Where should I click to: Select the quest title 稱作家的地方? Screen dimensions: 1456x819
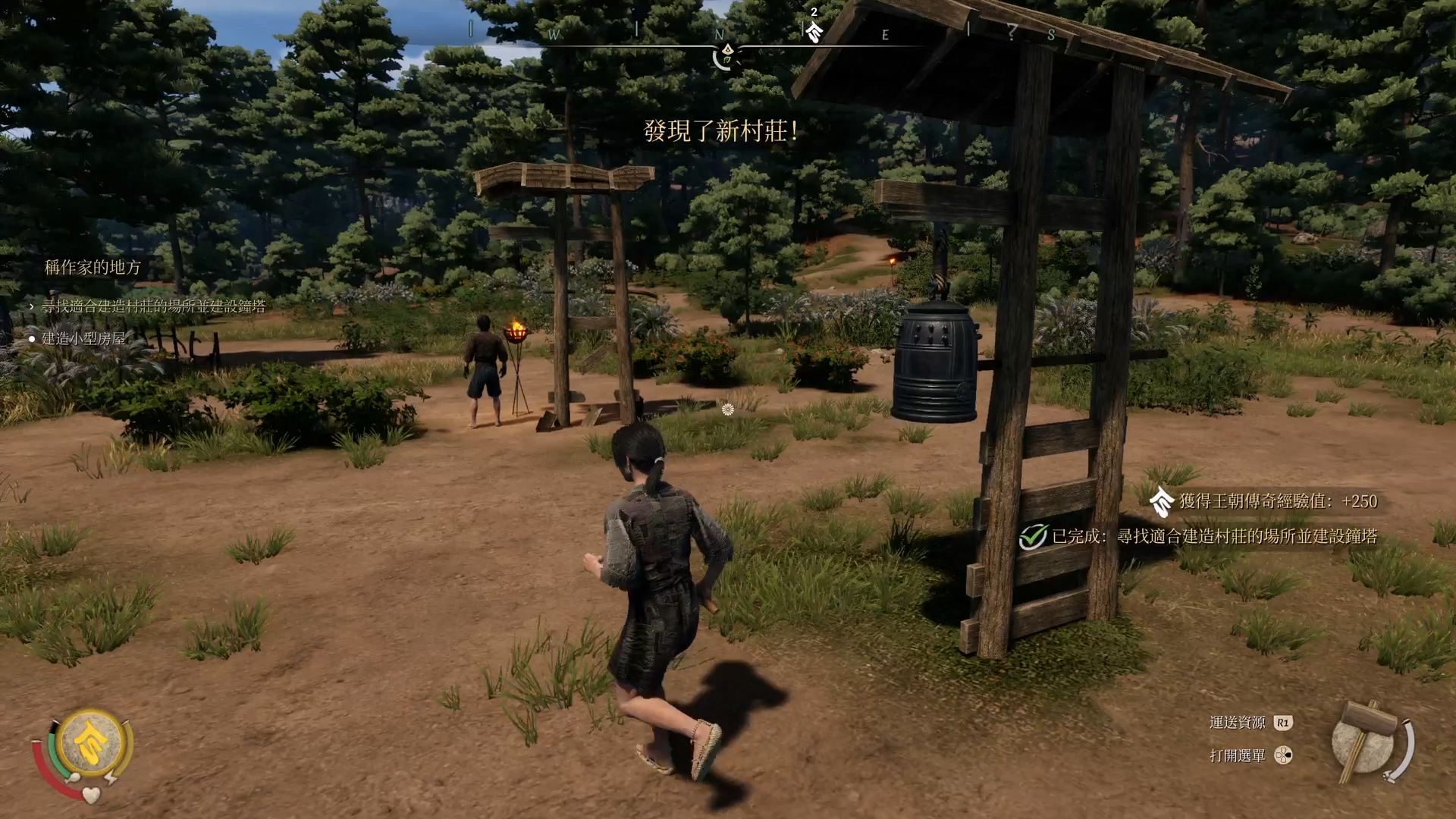pos(93,267)
